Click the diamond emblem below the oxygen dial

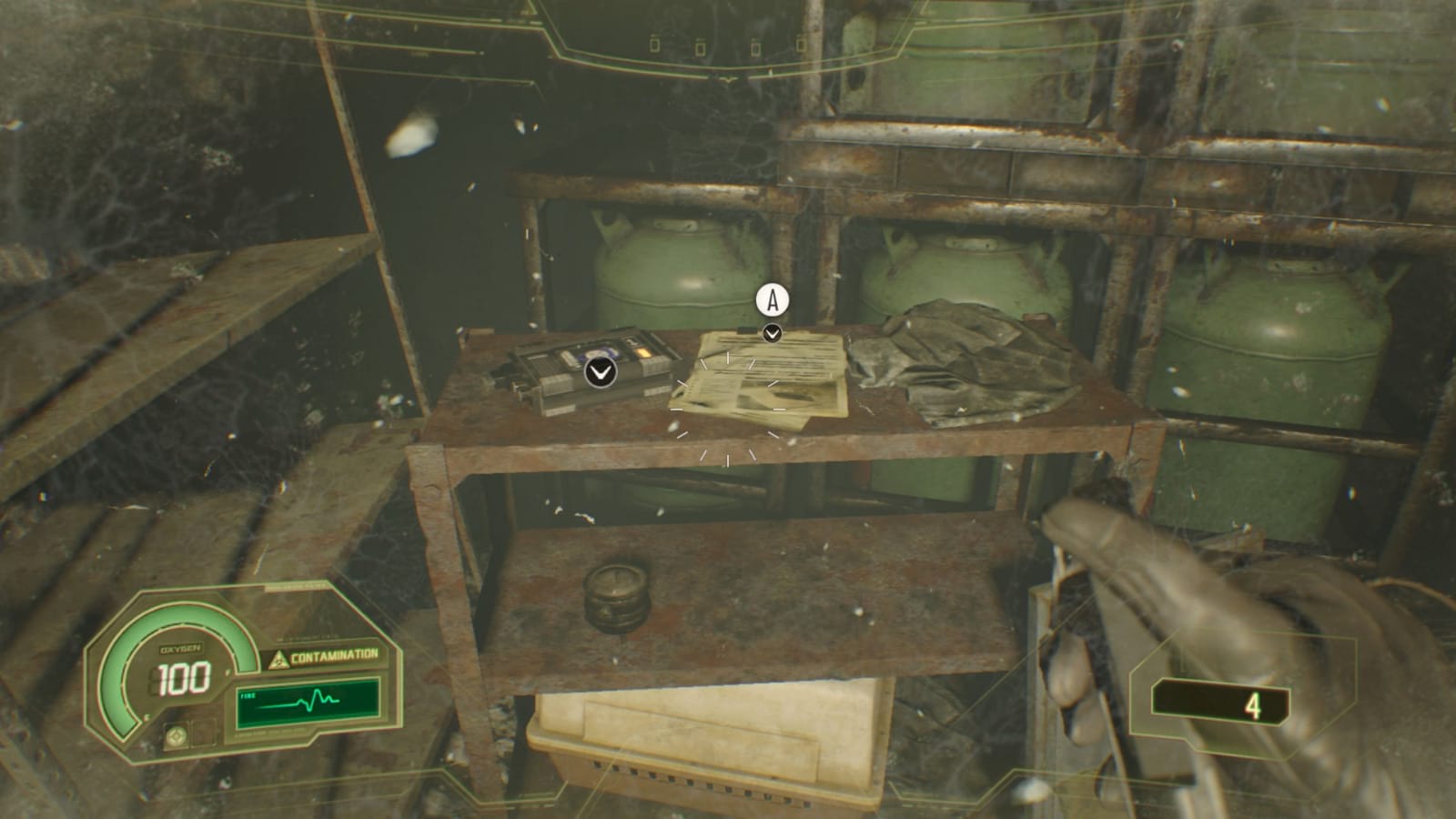click(x=178, y=737)
